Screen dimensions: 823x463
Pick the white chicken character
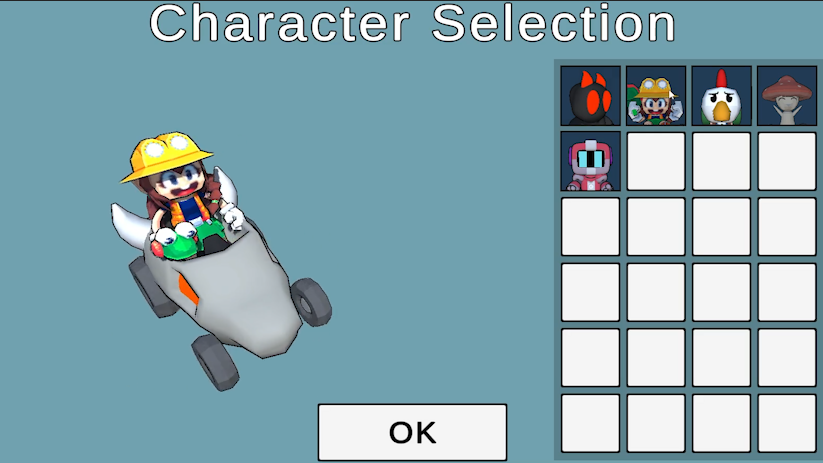point(721,96)
